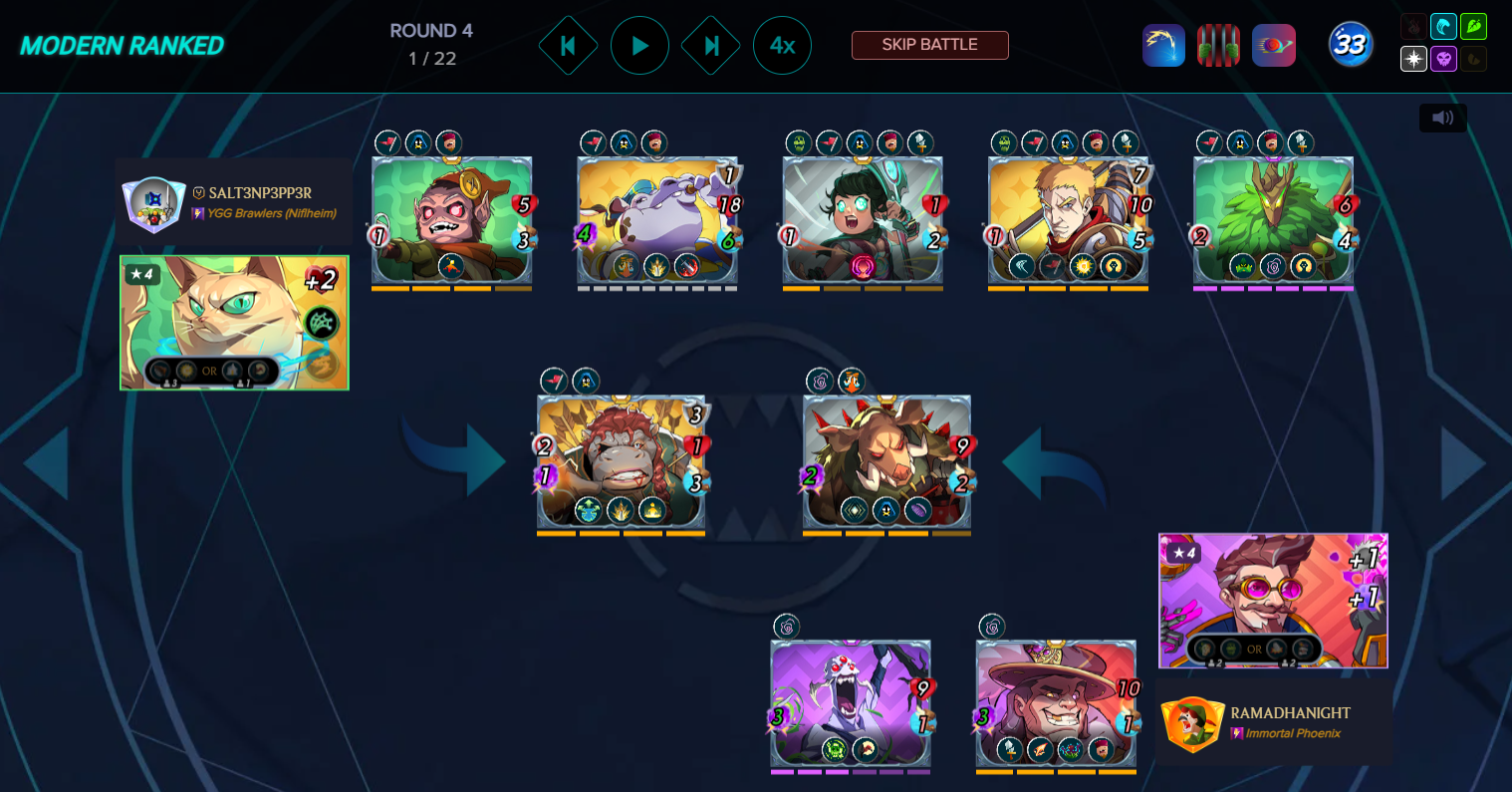Inspect the goggled mustache summoner card
The image size is (1512, 792).
(1273, 600)
